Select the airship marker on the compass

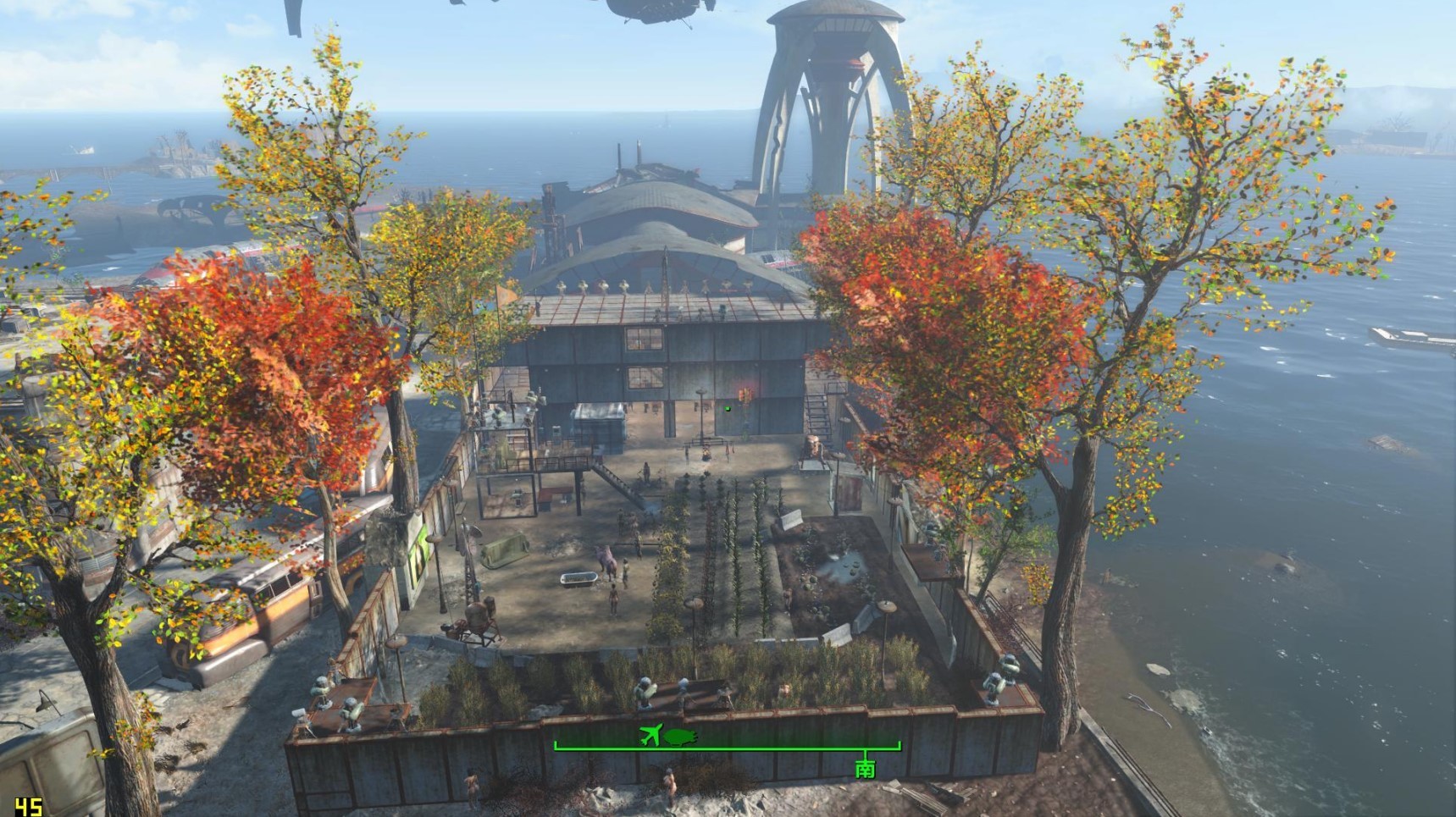point(679,737)
